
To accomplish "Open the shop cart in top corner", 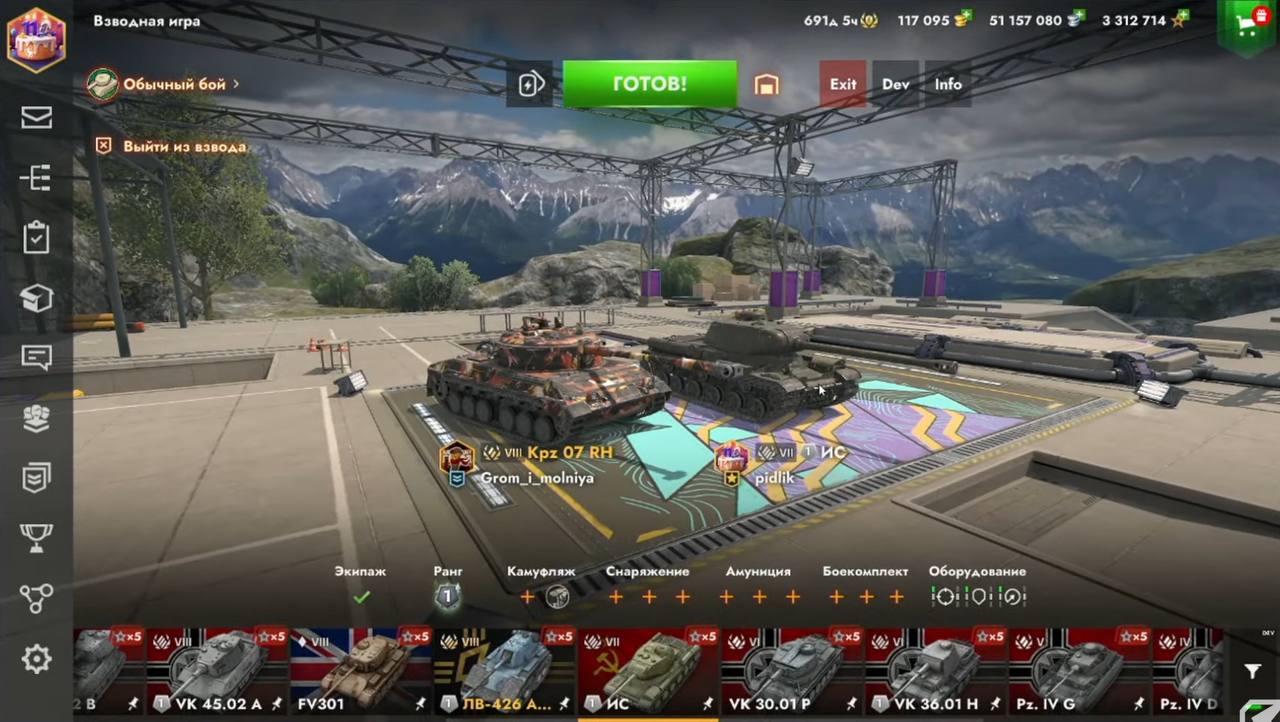I will (x=1246, y=27).
